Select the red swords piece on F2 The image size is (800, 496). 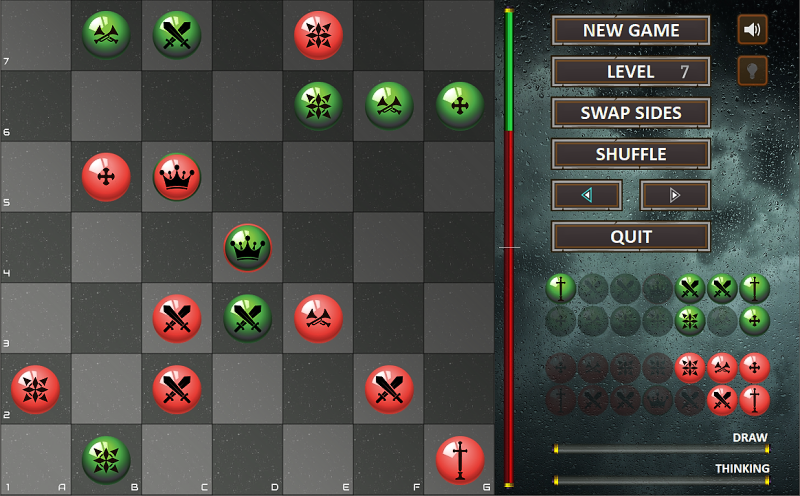389,389
